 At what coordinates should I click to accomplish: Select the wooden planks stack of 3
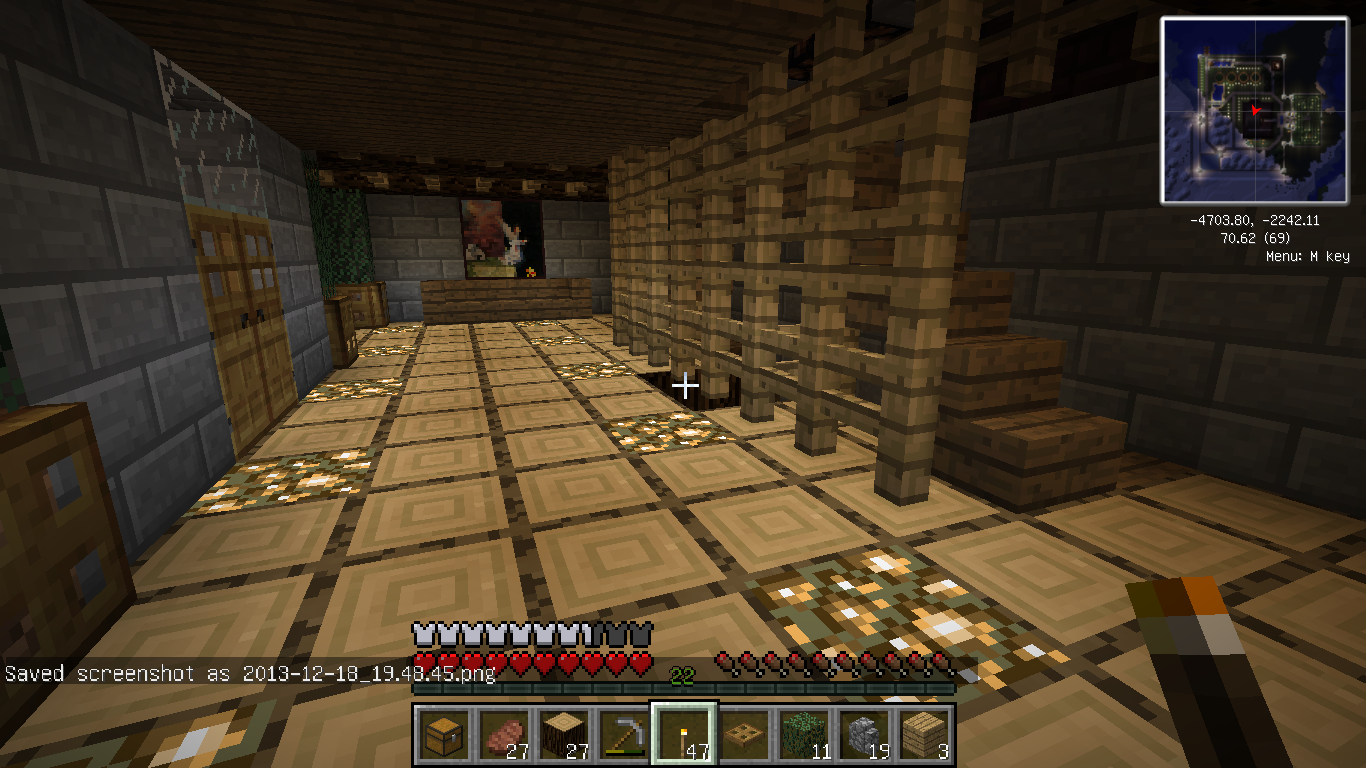(x=925, y=735)
